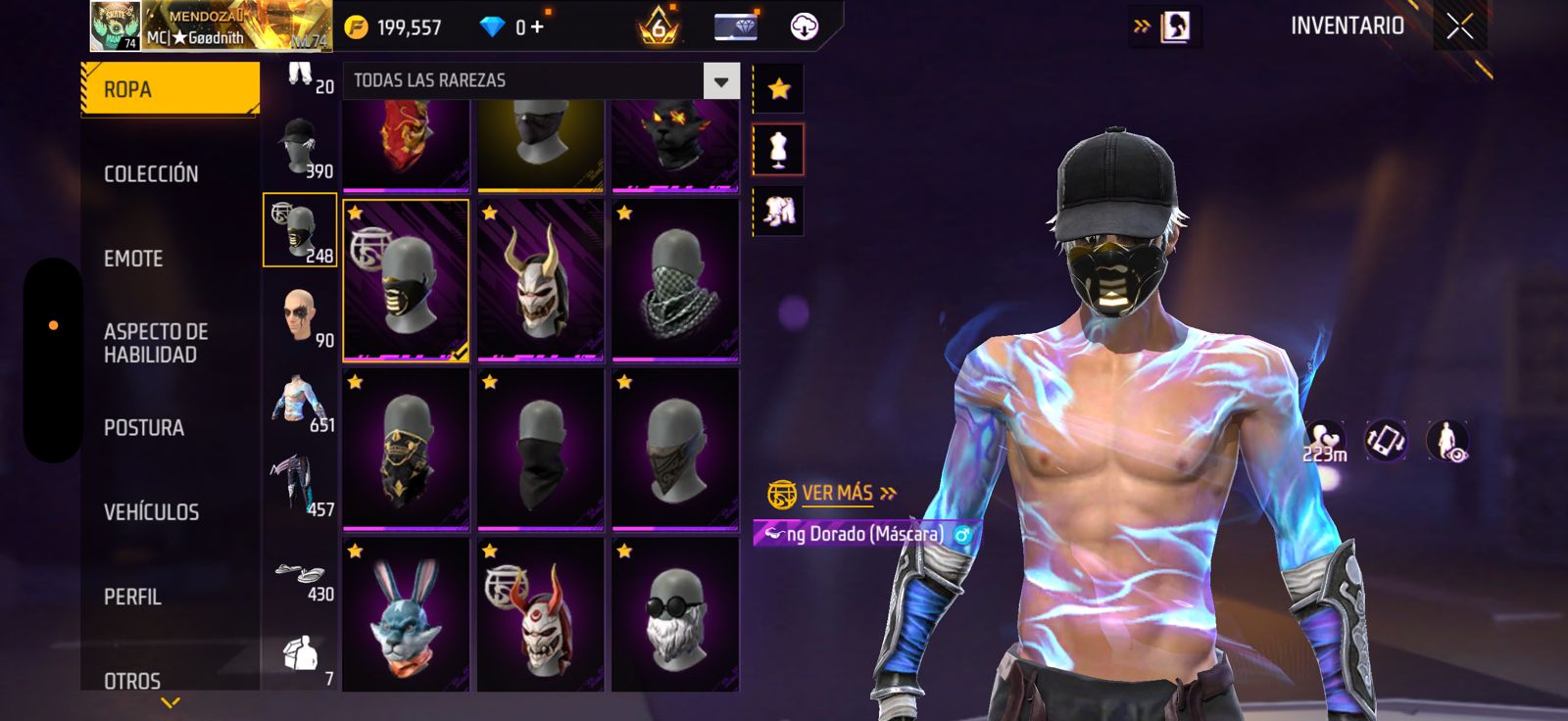Viewport: 1568px width, 721px height.
Task: Select the hat category with 390 items
Action: [301, 147]
